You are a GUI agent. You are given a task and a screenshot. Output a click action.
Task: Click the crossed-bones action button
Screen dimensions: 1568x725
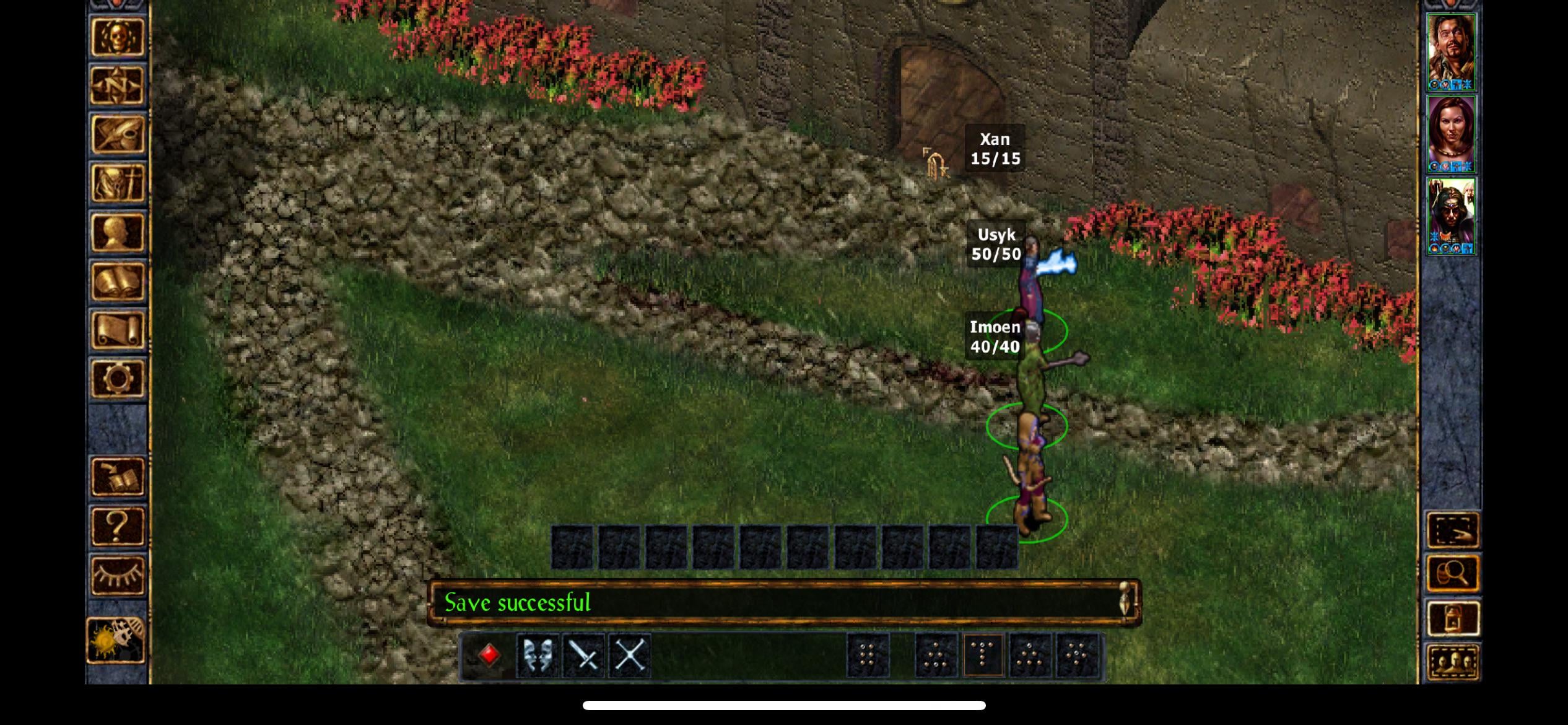click(629, 656)
